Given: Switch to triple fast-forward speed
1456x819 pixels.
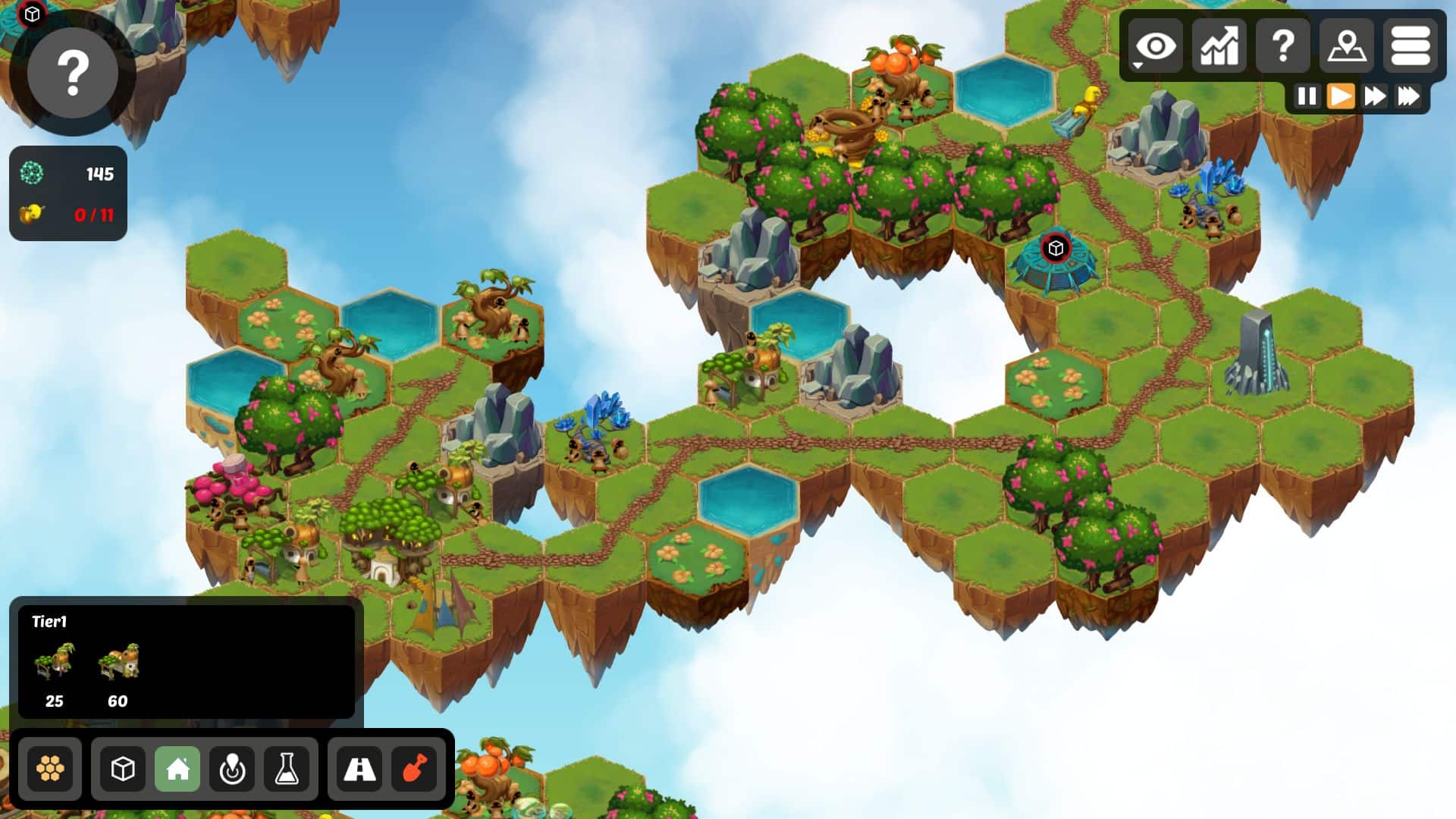Looking at the screenshot, I should [x=1409, y=96].
